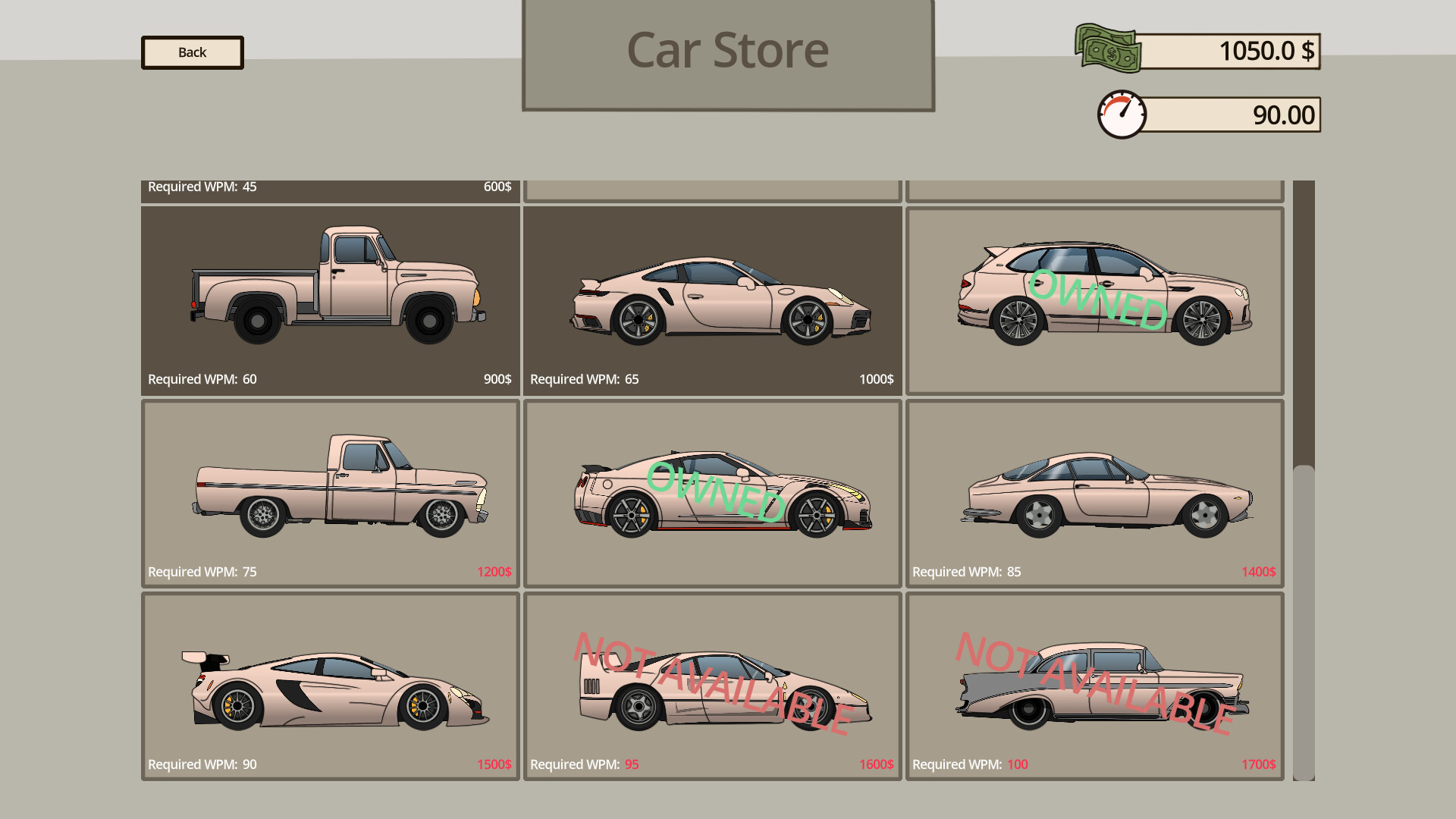Click the OWNED GT-R sports car
The width and height of the screenshot is (1456, 819).
tap(713, 493)
